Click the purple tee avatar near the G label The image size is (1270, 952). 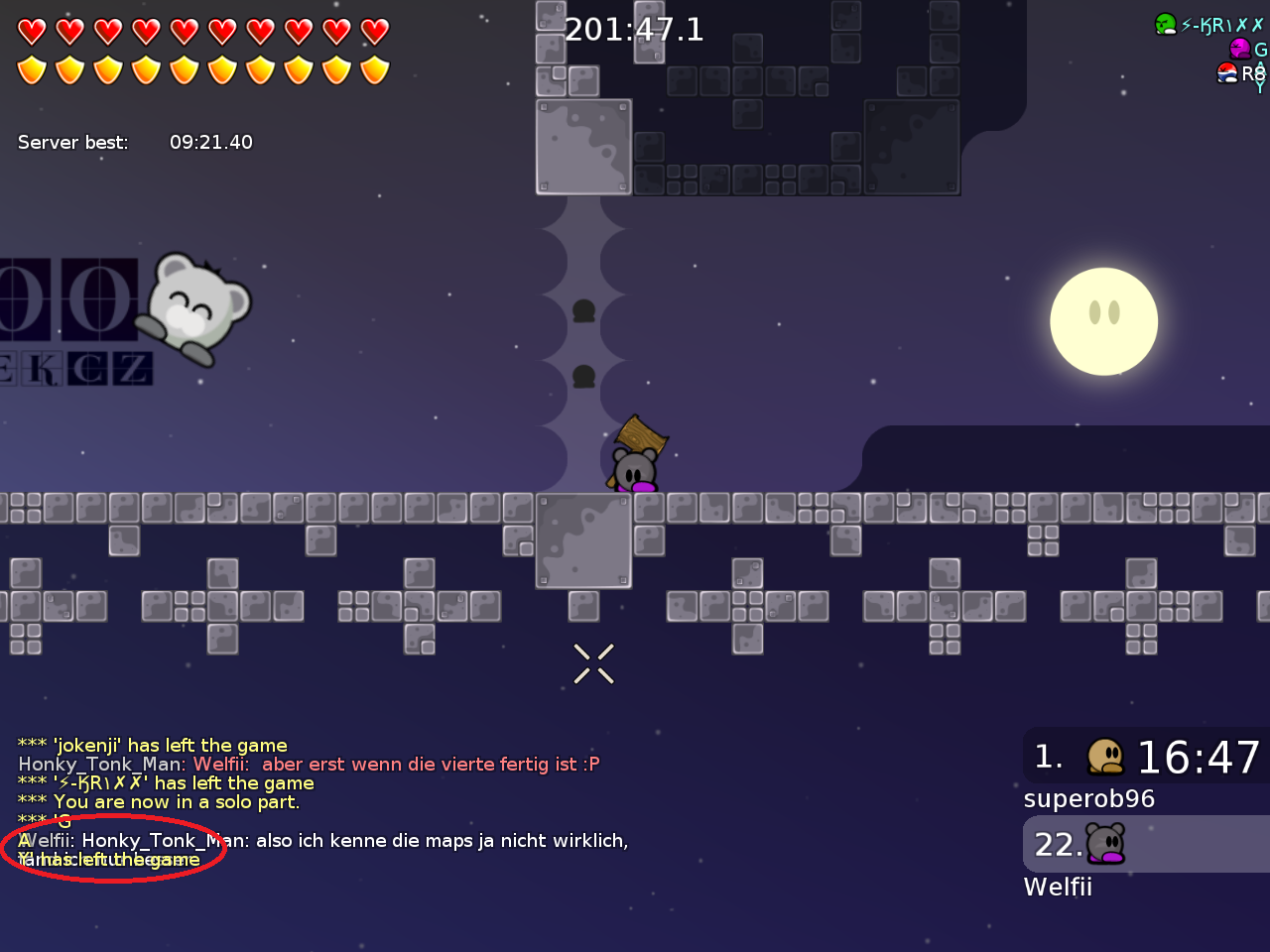[x=1242, y=47]
